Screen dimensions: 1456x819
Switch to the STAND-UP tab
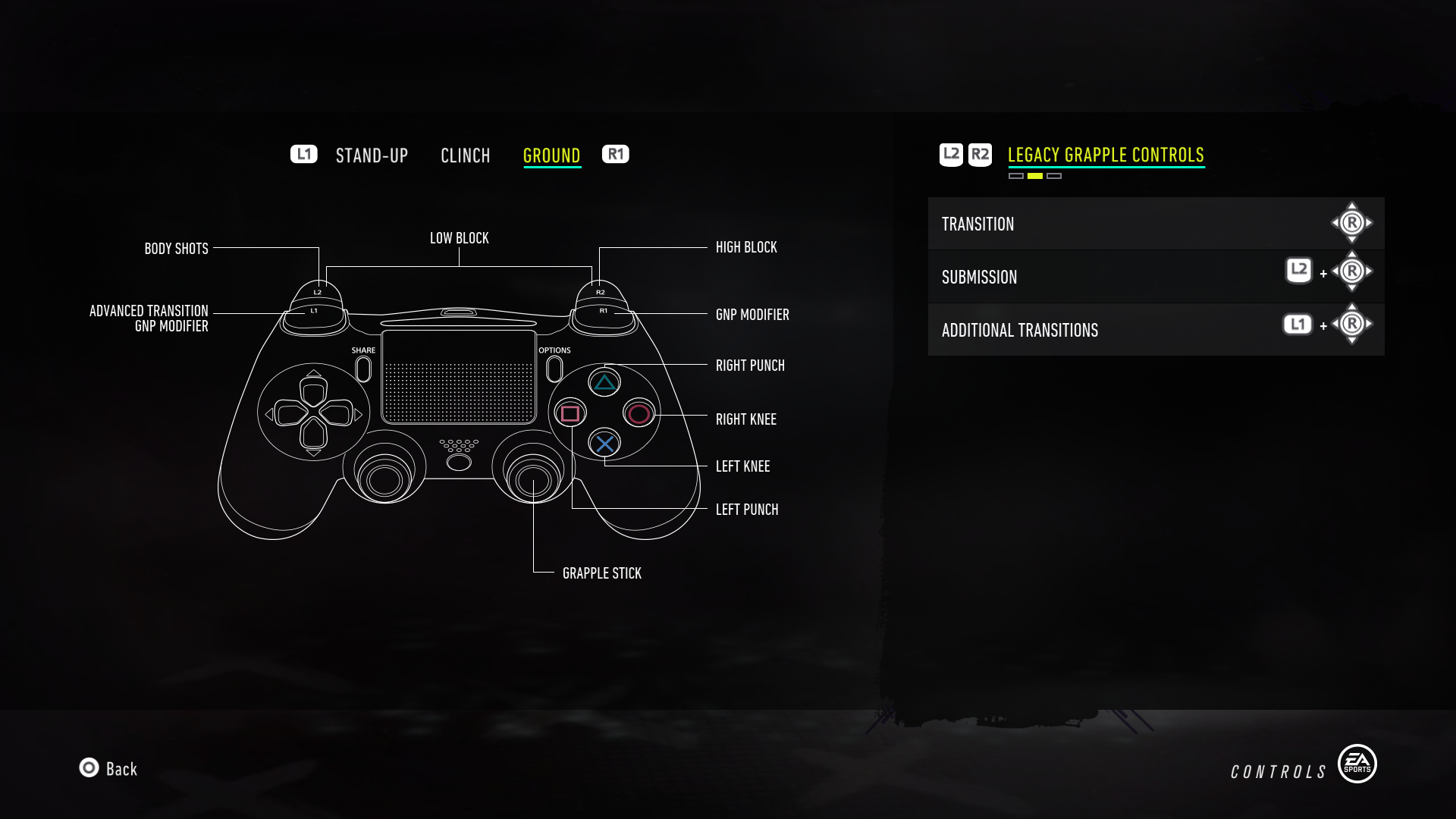[x=371, y=155]
